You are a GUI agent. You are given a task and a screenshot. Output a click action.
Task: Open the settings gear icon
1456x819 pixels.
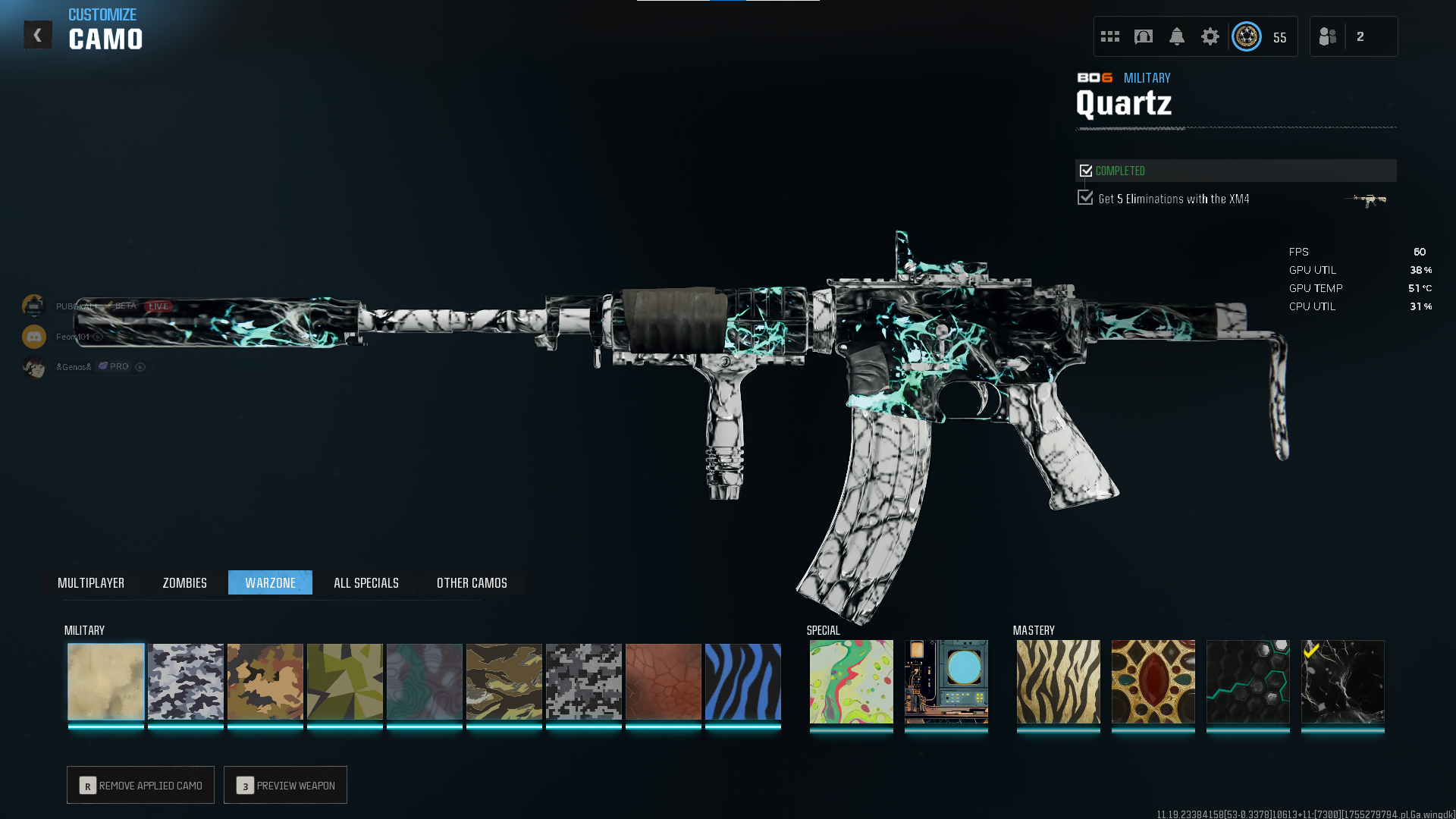(x=1210, y=36)
